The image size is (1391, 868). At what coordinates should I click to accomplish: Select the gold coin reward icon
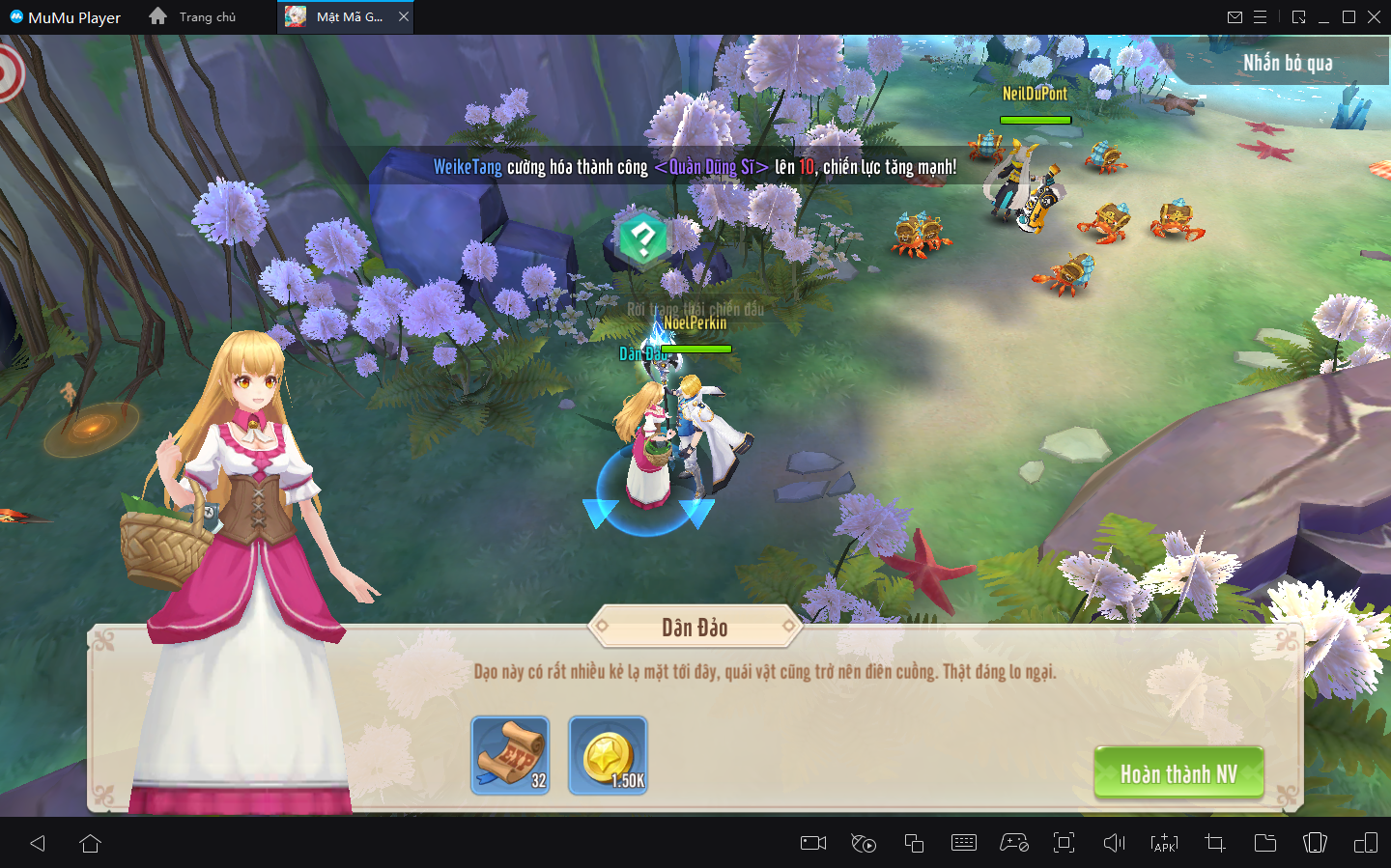608,756
